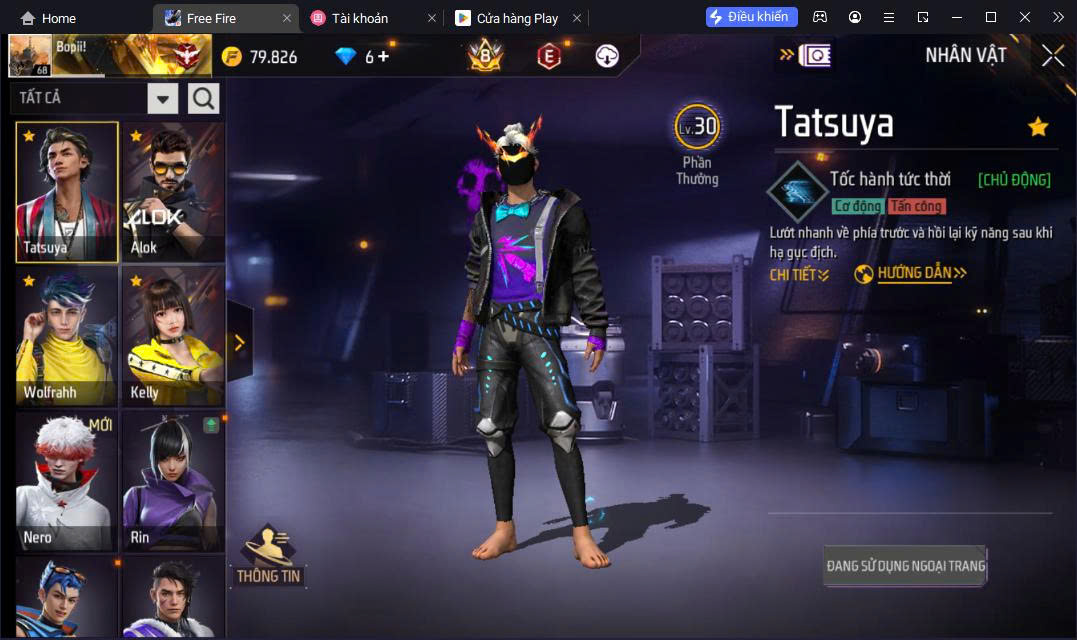Open the HƯỚNG DẪN skill guide
Image resolution: width=1077 pixels, height=640 pixels.
(911, 273)
